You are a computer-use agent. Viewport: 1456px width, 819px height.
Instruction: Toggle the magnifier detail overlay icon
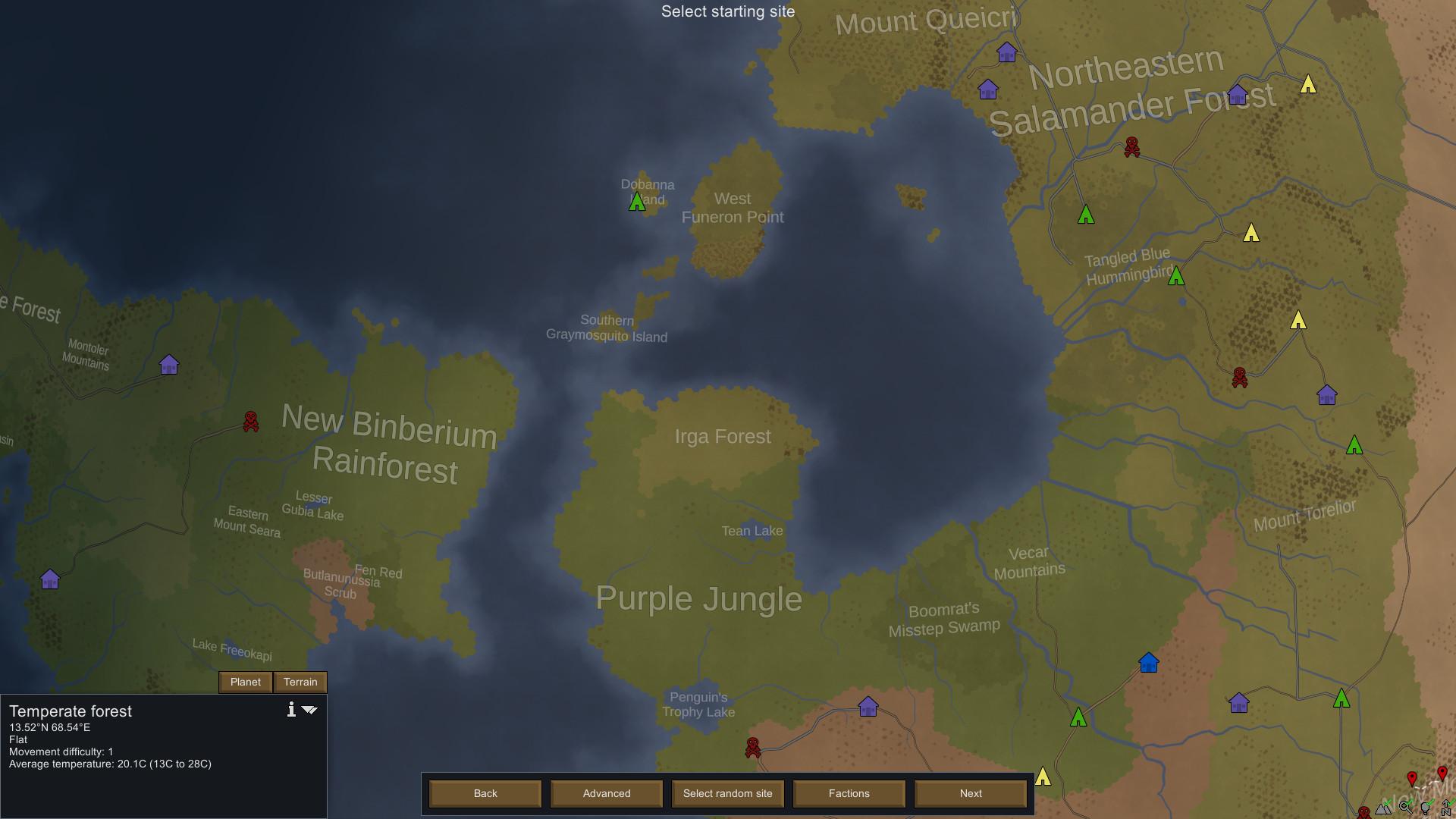1404,807
